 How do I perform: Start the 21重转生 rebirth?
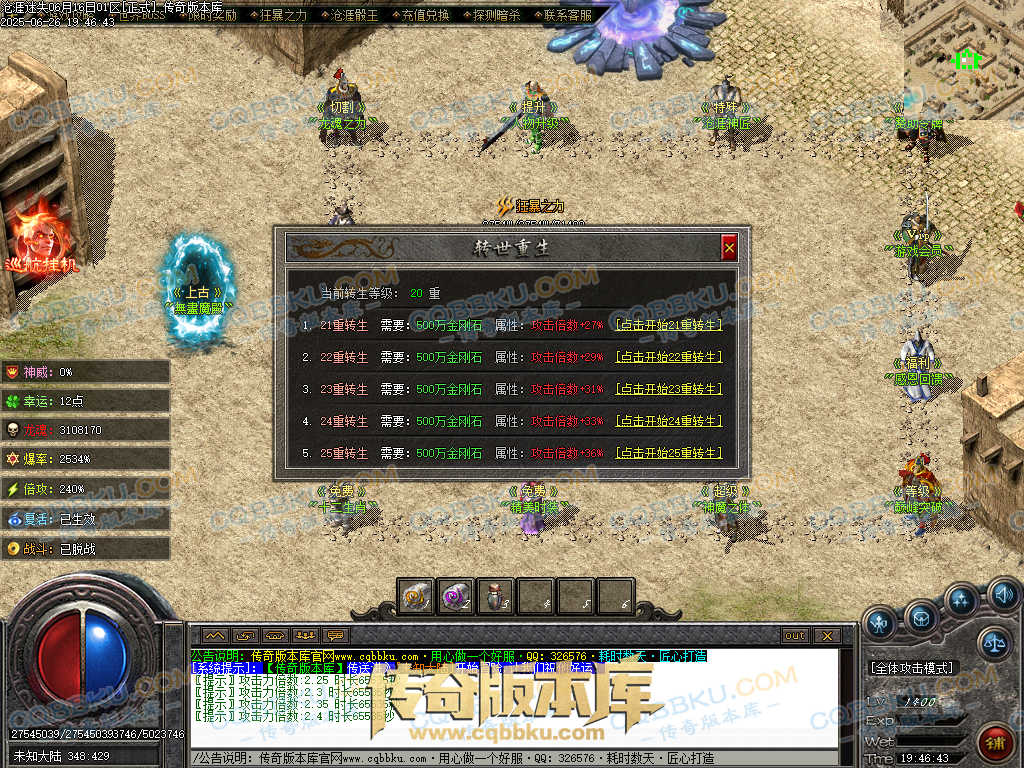pos(668,325)
